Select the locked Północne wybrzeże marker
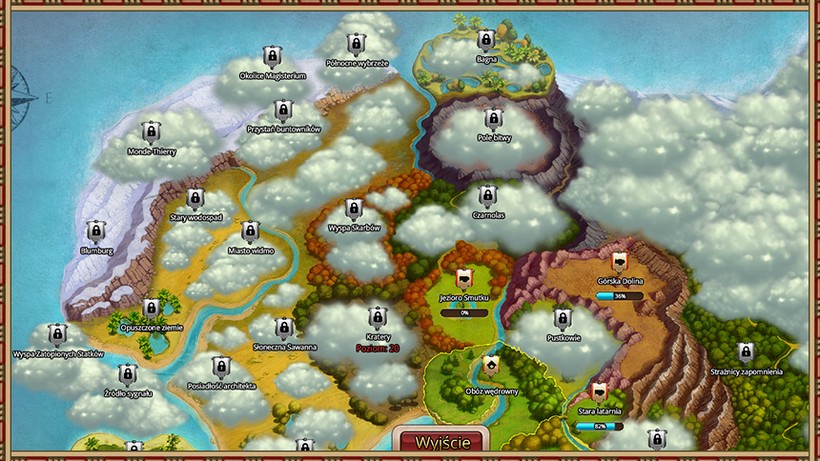 pyautogui.click(x=355, y=44)
